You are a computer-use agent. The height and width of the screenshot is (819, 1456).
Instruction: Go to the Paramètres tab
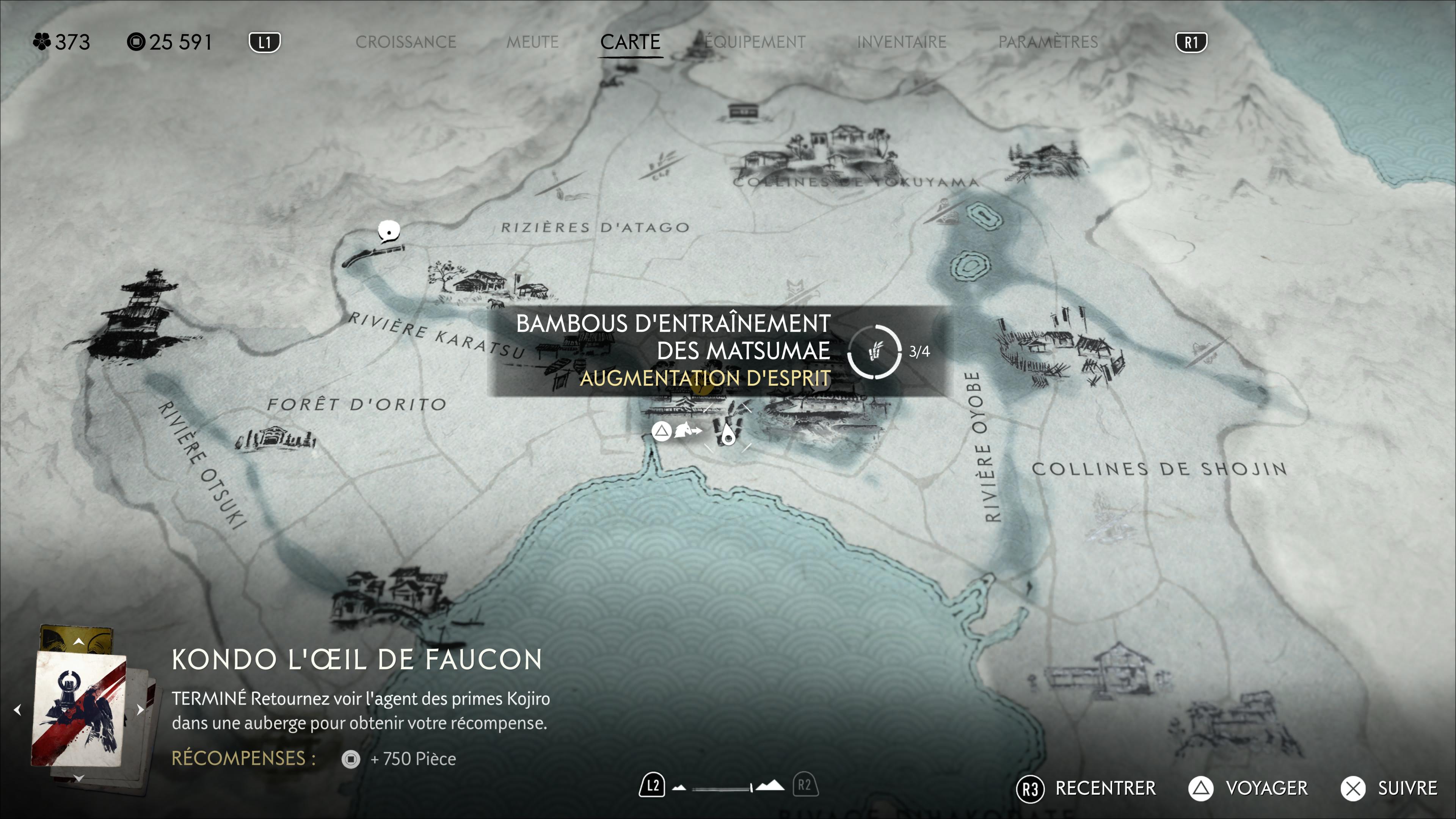click(1047, 42)
